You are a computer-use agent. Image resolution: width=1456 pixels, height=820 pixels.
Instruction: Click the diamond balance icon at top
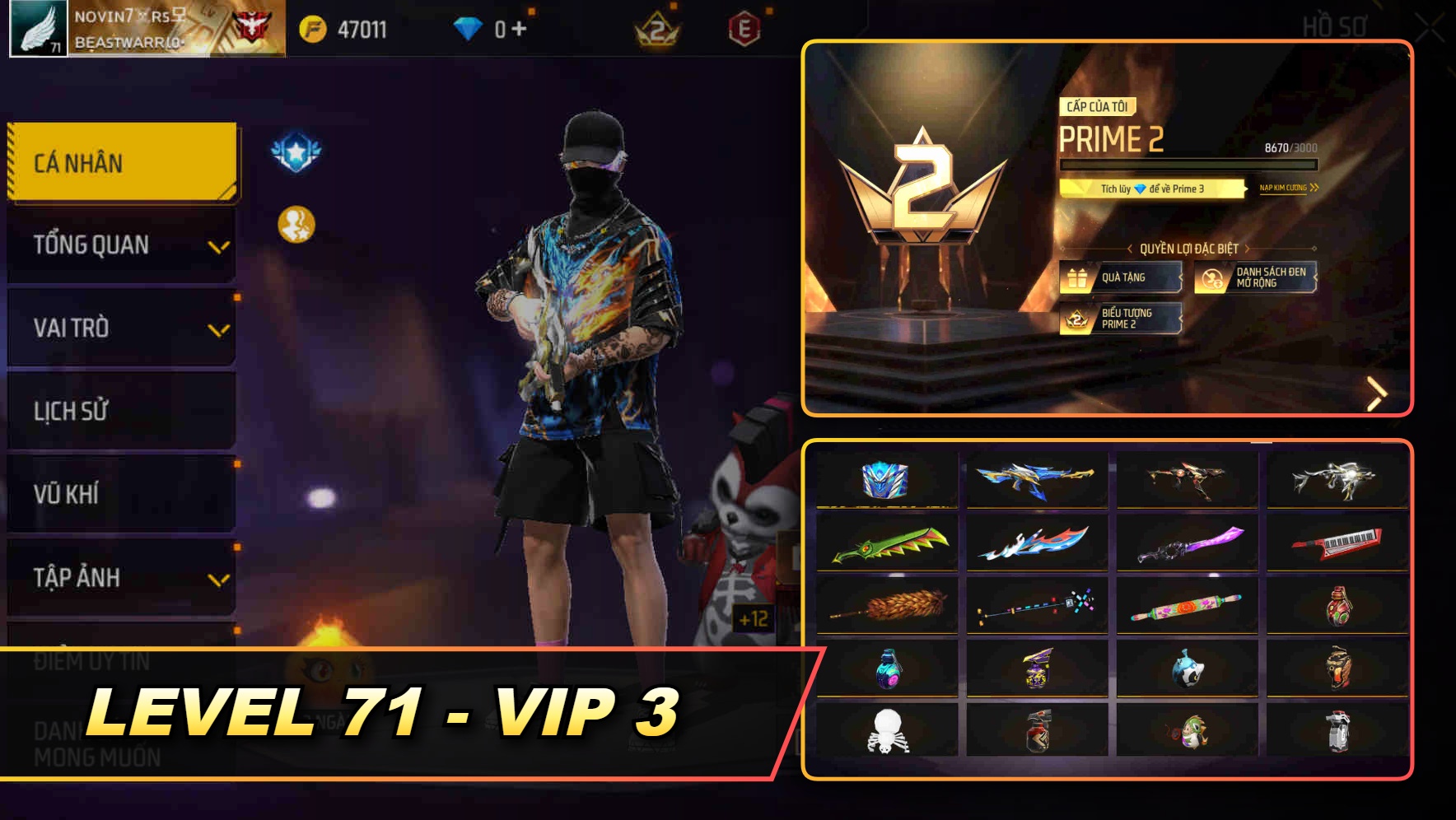pyautogui.click(x=469, y=27)
